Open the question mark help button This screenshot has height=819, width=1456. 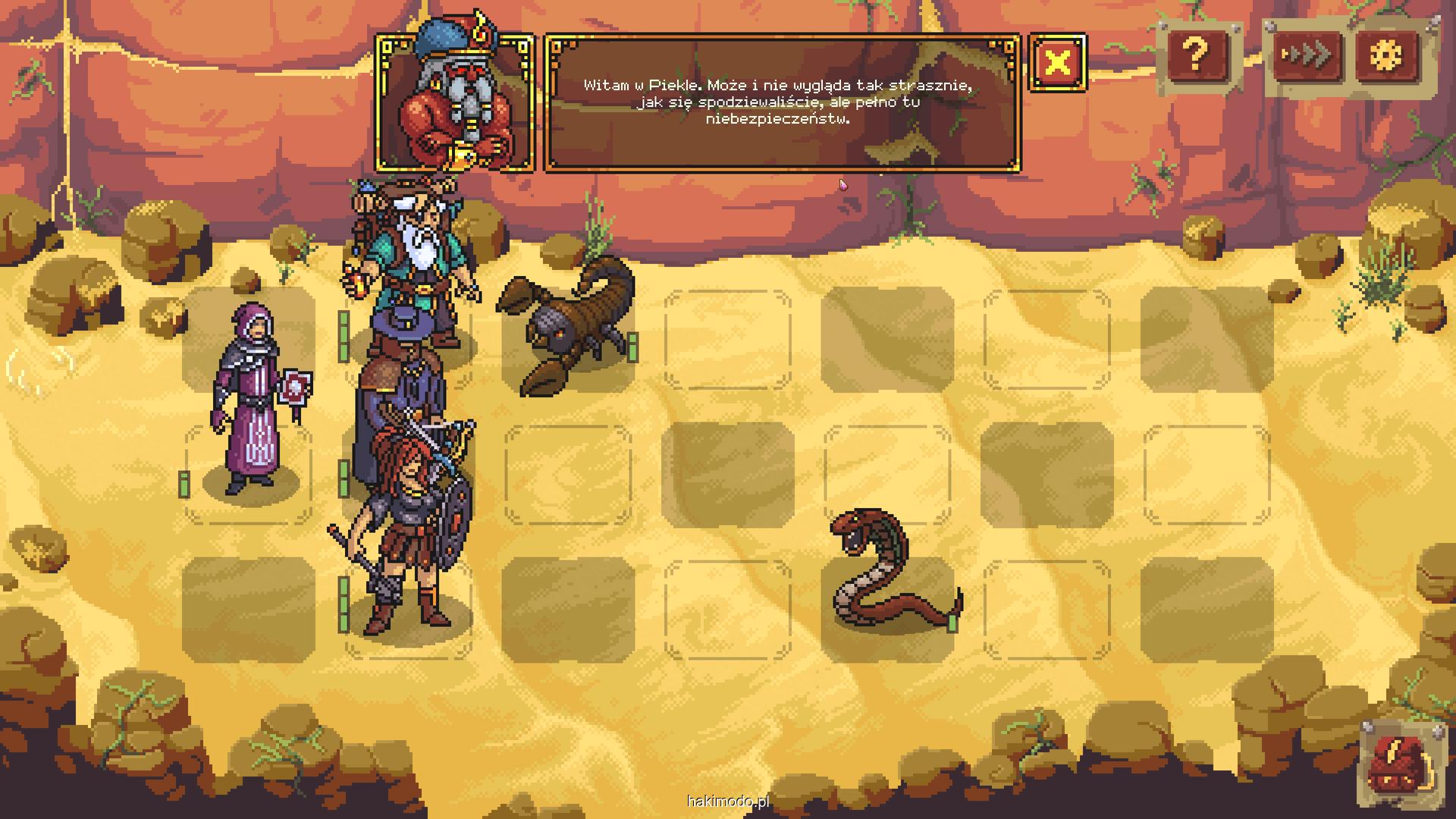coord(1195,55)
